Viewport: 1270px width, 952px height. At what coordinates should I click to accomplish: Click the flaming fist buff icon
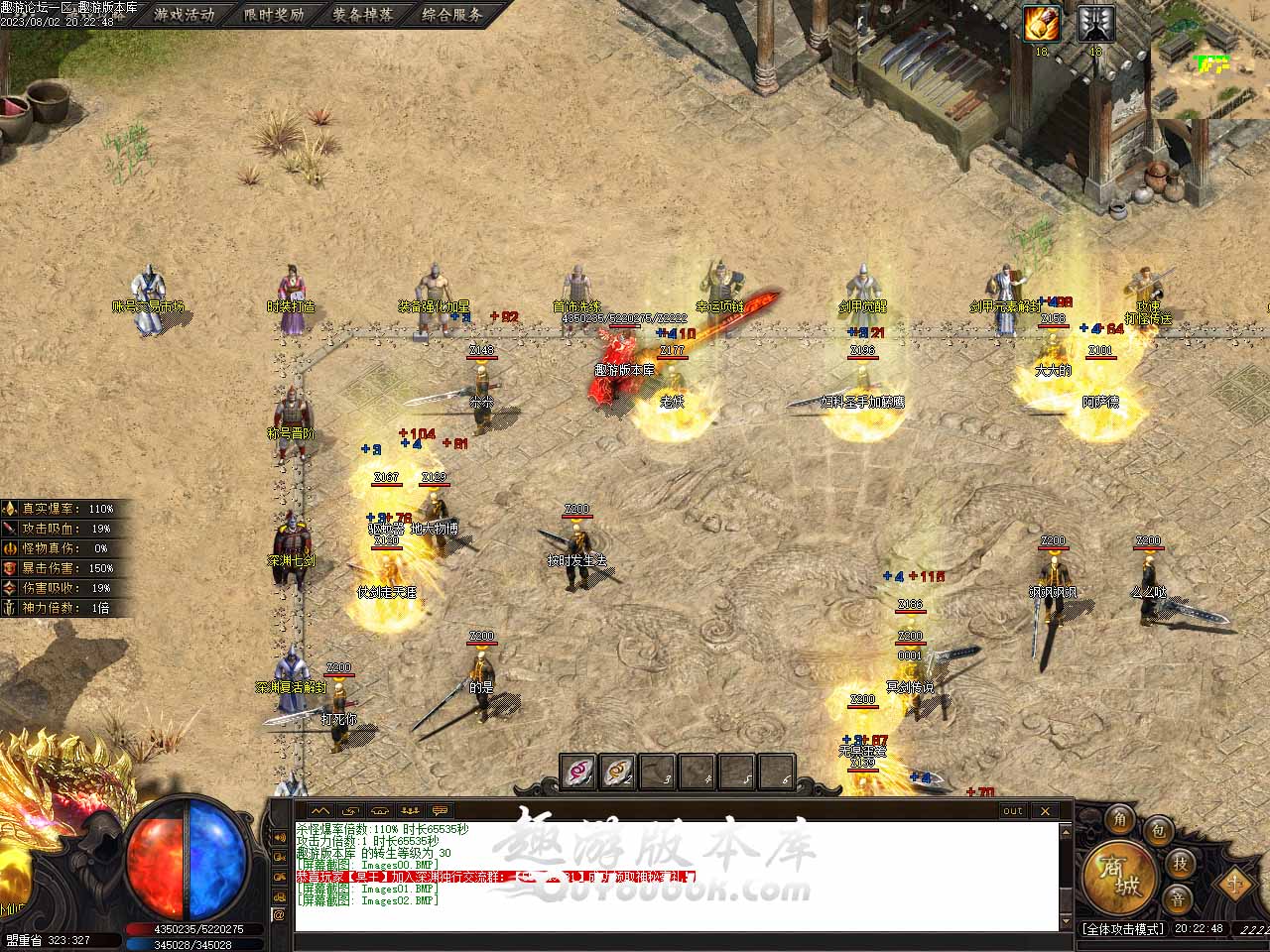pyautogui.click(x=1043, y=24)
